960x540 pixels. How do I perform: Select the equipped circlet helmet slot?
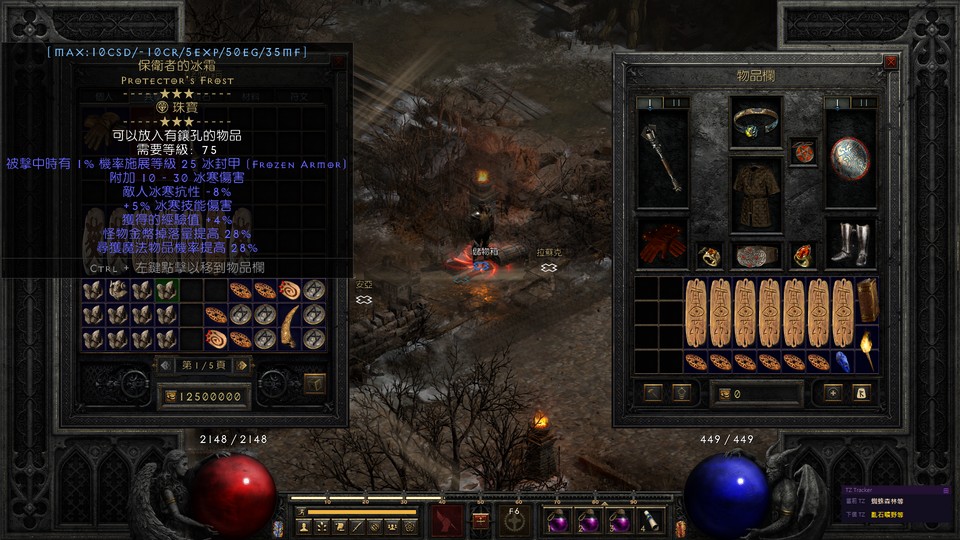(756, 121)
